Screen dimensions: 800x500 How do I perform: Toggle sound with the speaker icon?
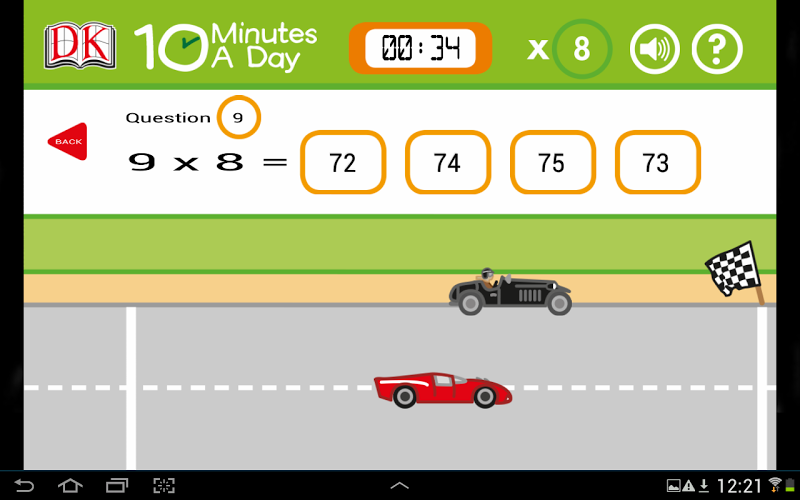click(654, 48)
